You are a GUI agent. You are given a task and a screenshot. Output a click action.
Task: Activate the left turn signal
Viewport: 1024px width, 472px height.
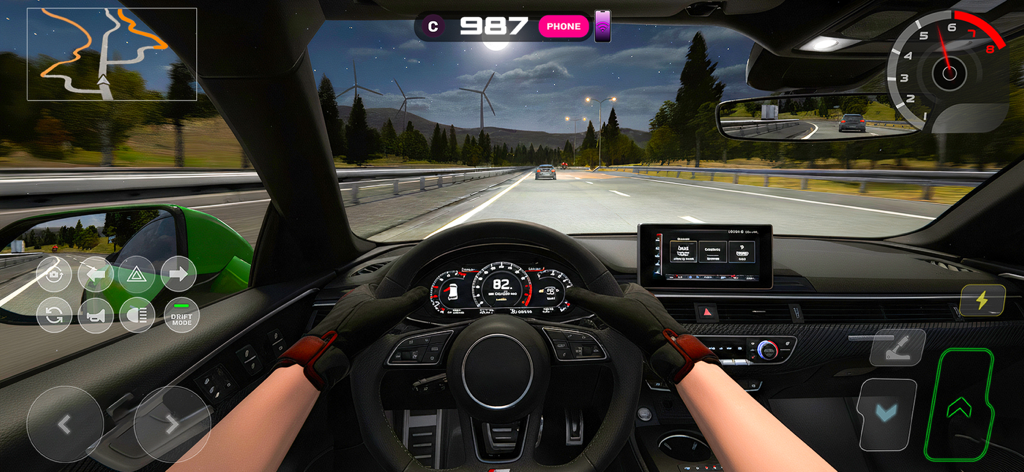tap(96, 274)
